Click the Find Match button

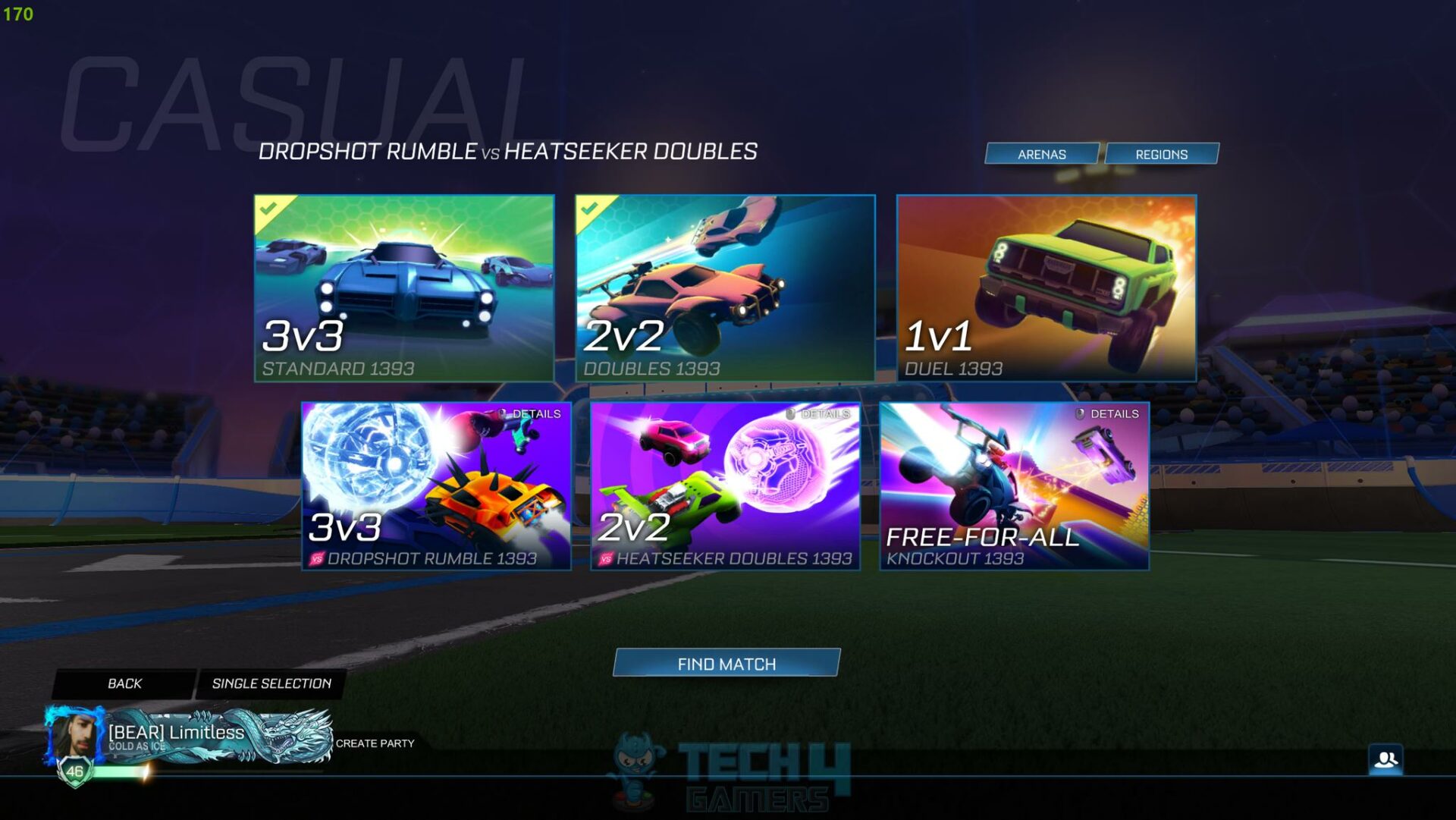pos(727,663)
